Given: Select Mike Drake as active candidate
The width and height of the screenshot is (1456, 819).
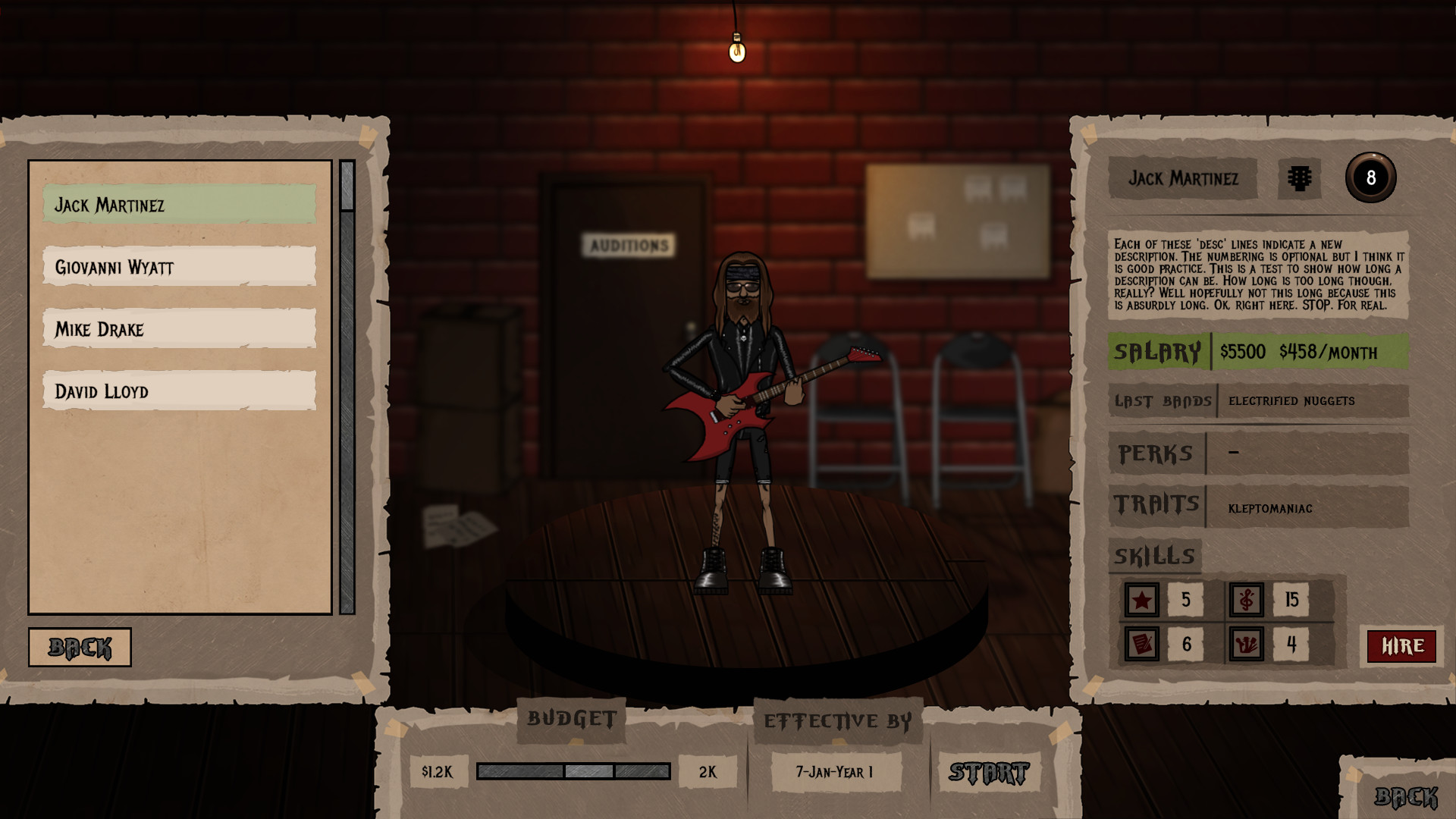Looking at the screenshot, I should (179, 329).
